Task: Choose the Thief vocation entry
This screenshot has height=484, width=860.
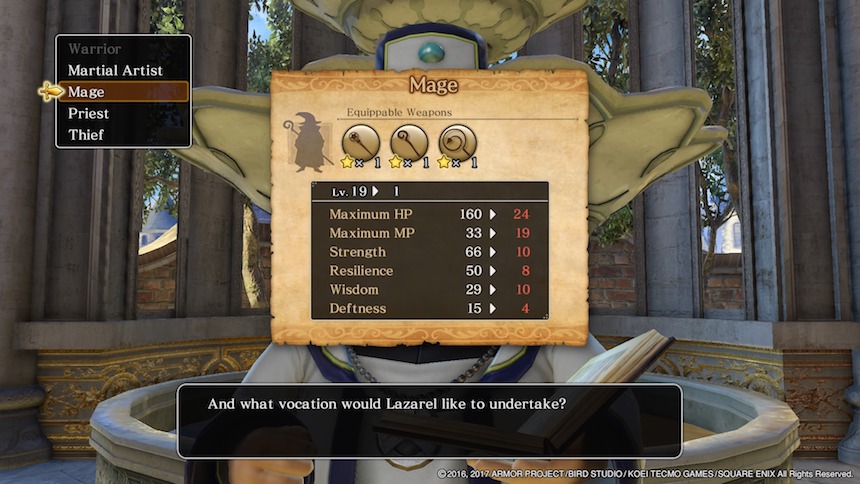Action: tap(86, 135)
